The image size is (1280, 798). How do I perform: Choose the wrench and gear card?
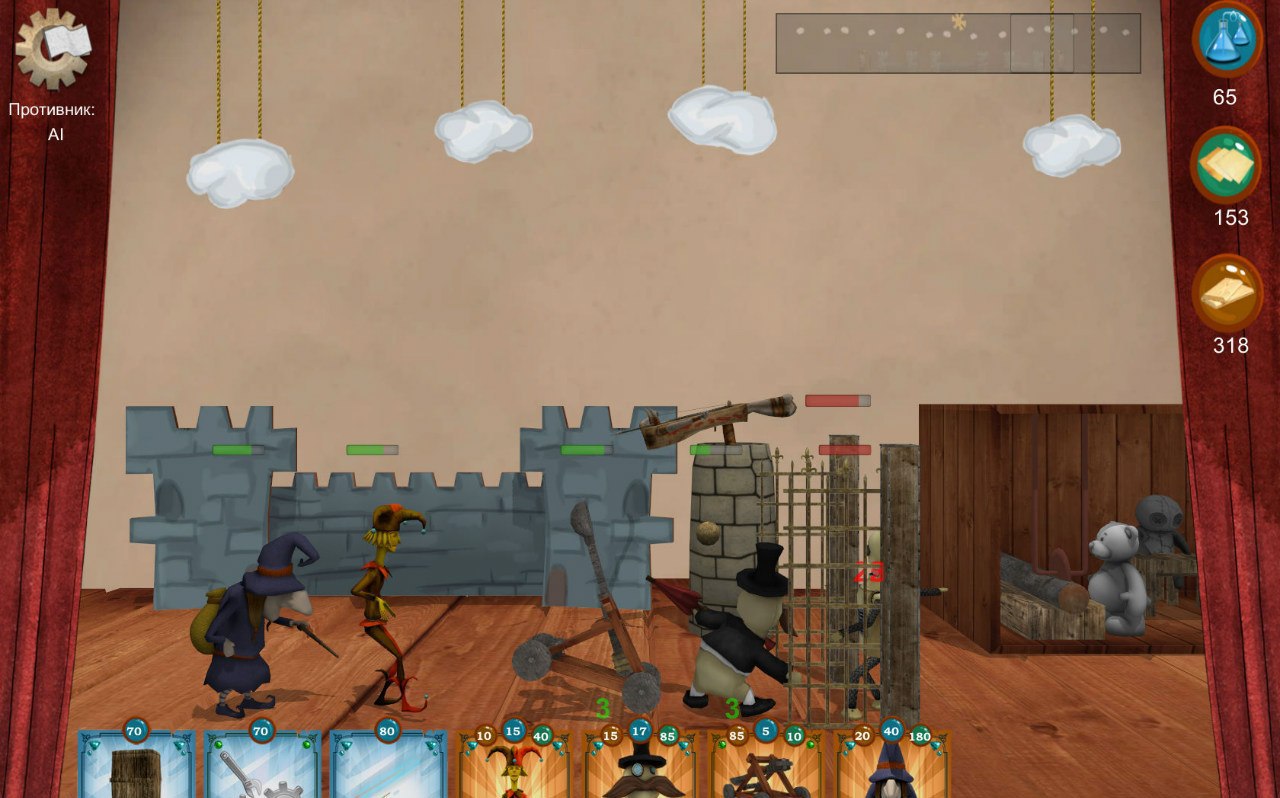coord(262,768)
